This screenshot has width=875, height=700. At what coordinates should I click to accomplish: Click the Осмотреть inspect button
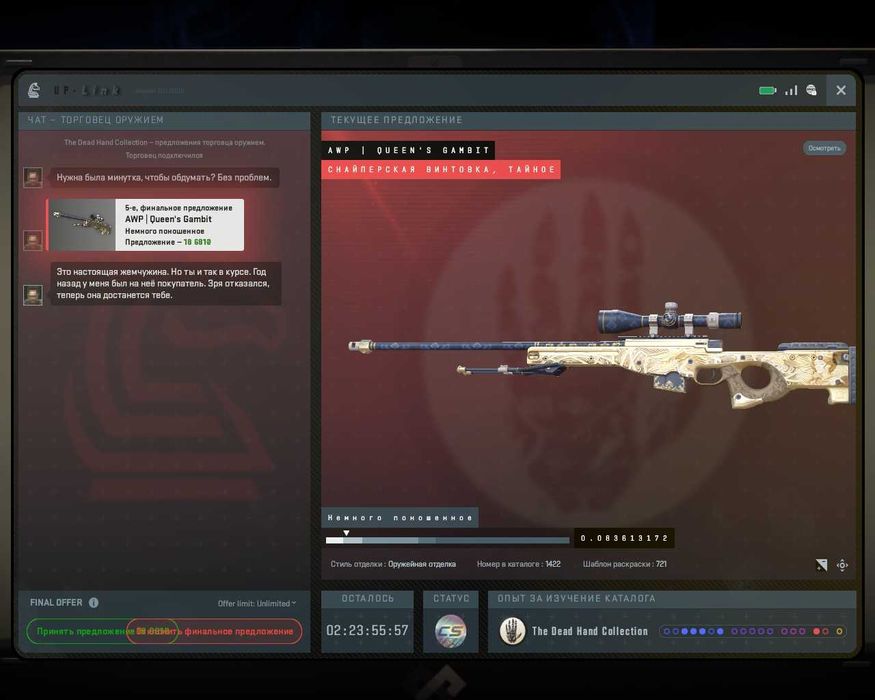pos(824,148)
